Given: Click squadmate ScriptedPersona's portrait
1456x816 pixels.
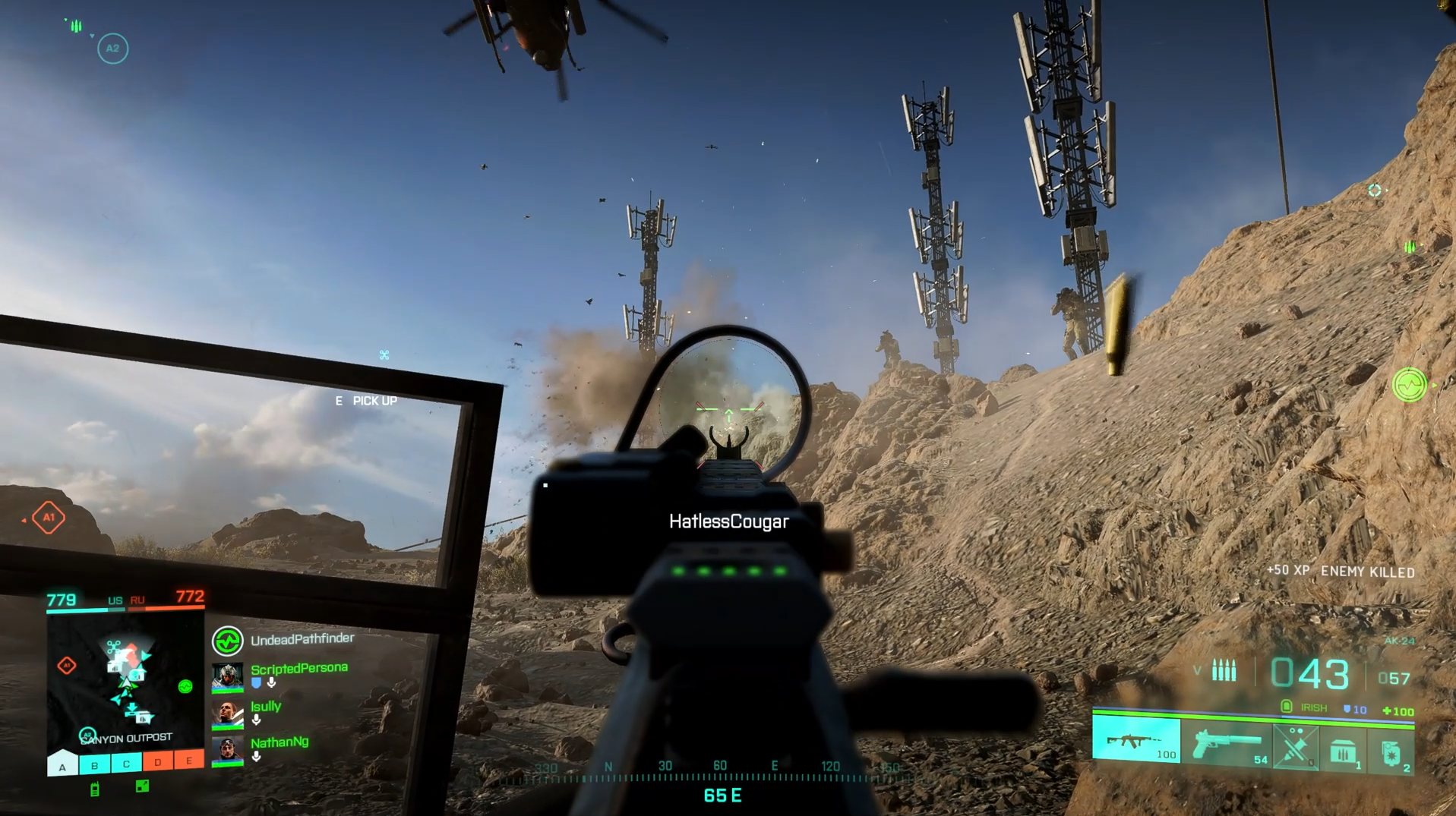Looking at the screenshot, I should click(227, 676).
